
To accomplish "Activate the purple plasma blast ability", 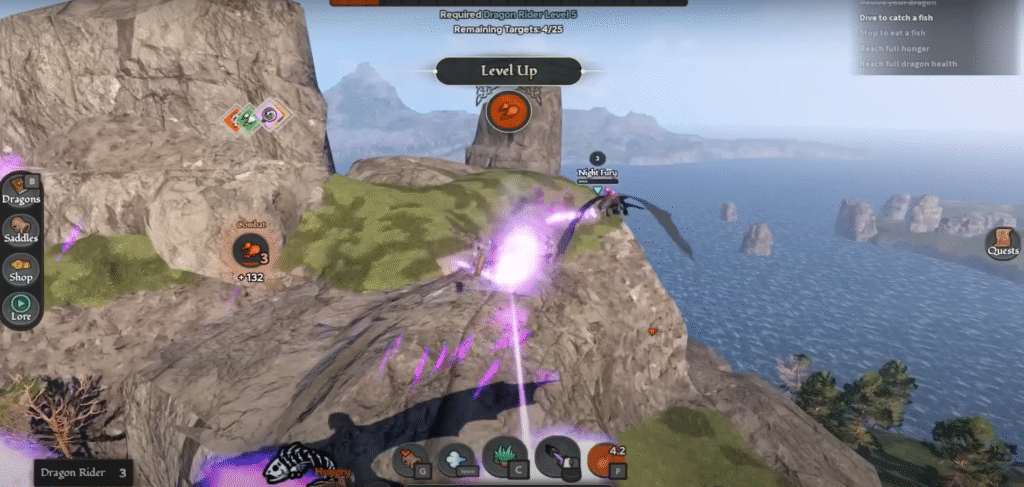I will [555, 458].
